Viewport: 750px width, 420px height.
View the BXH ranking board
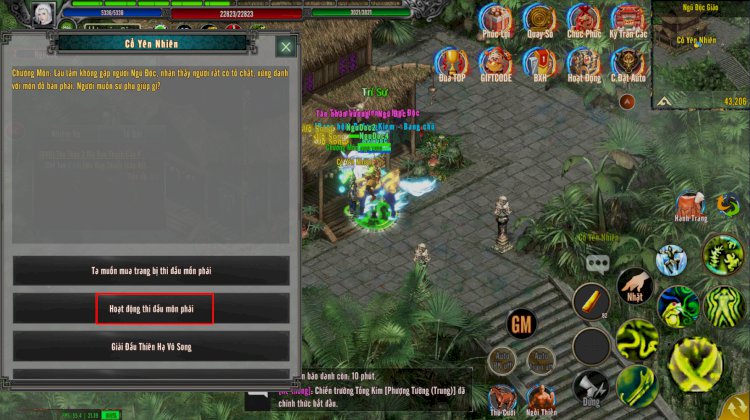[x=541, y=62]
